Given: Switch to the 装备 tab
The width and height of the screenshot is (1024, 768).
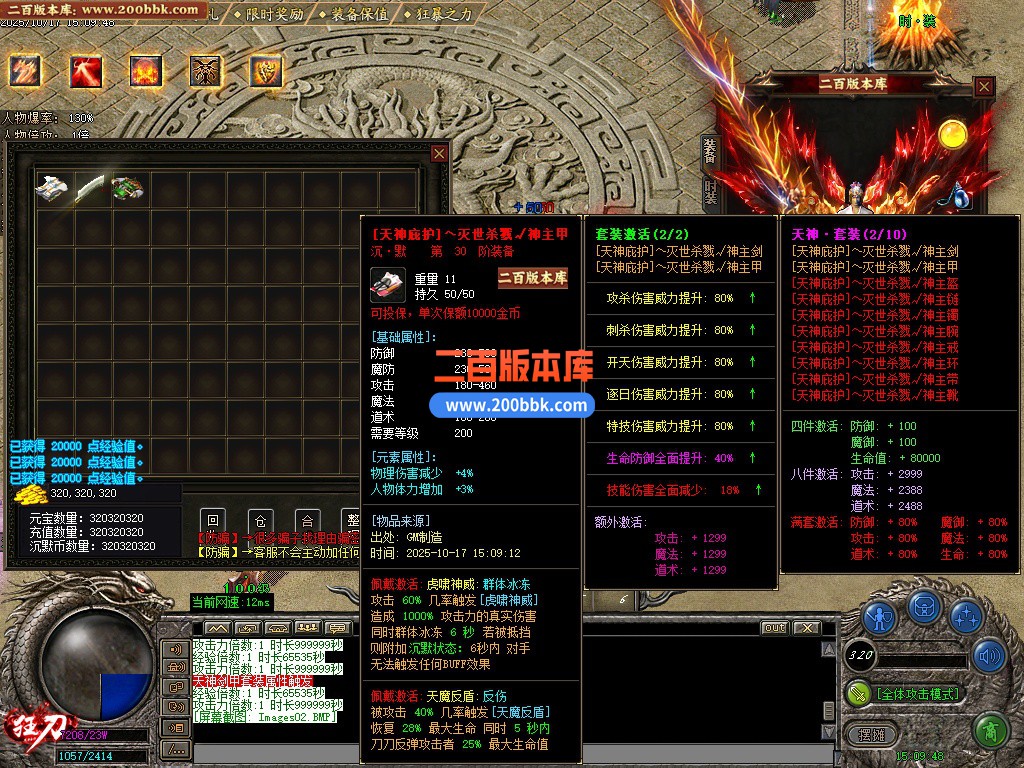Looking at the screenshot, I should point(709,151).
